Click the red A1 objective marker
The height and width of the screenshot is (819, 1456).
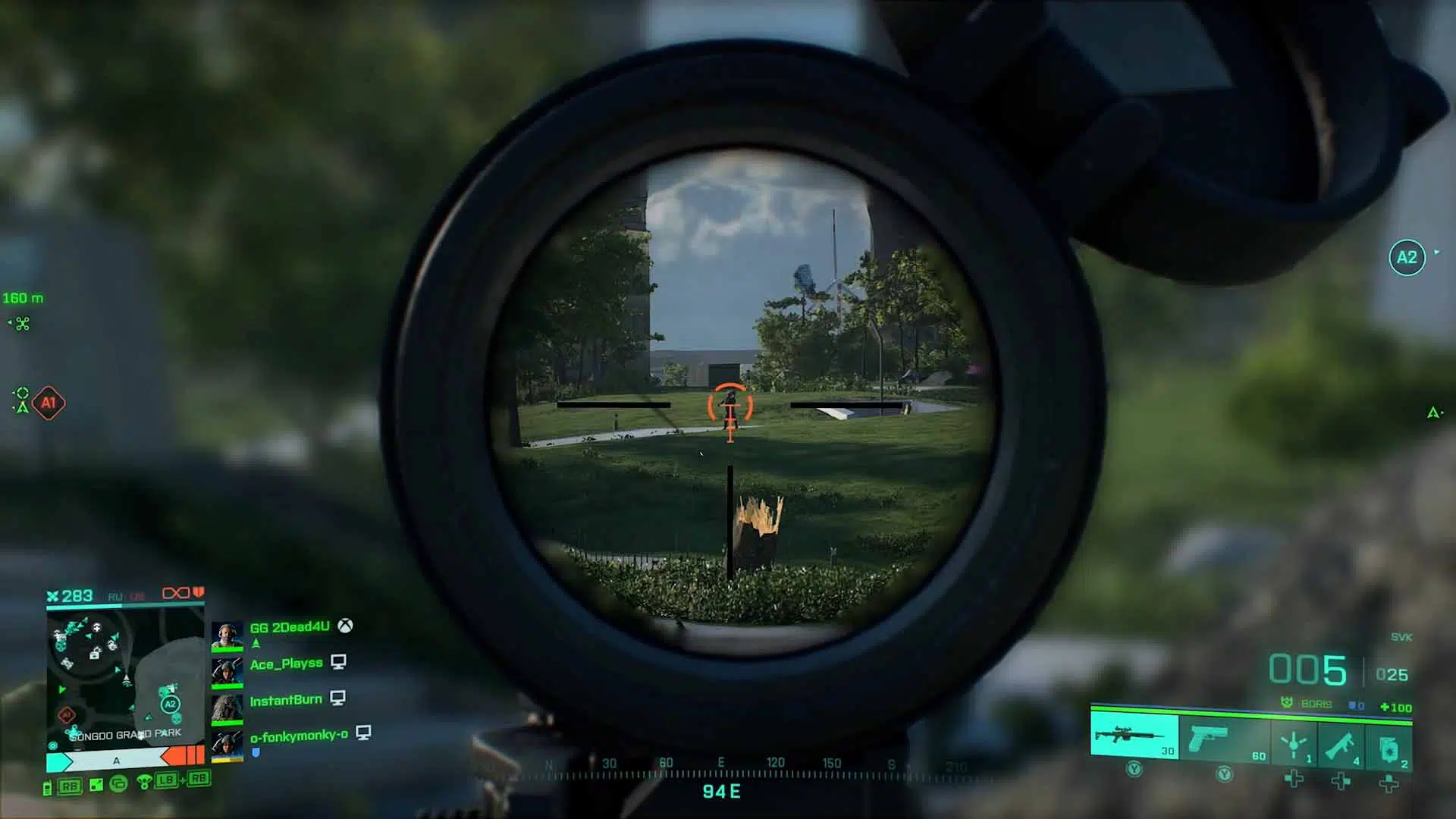pyautogui.click(x=49, y=403)
